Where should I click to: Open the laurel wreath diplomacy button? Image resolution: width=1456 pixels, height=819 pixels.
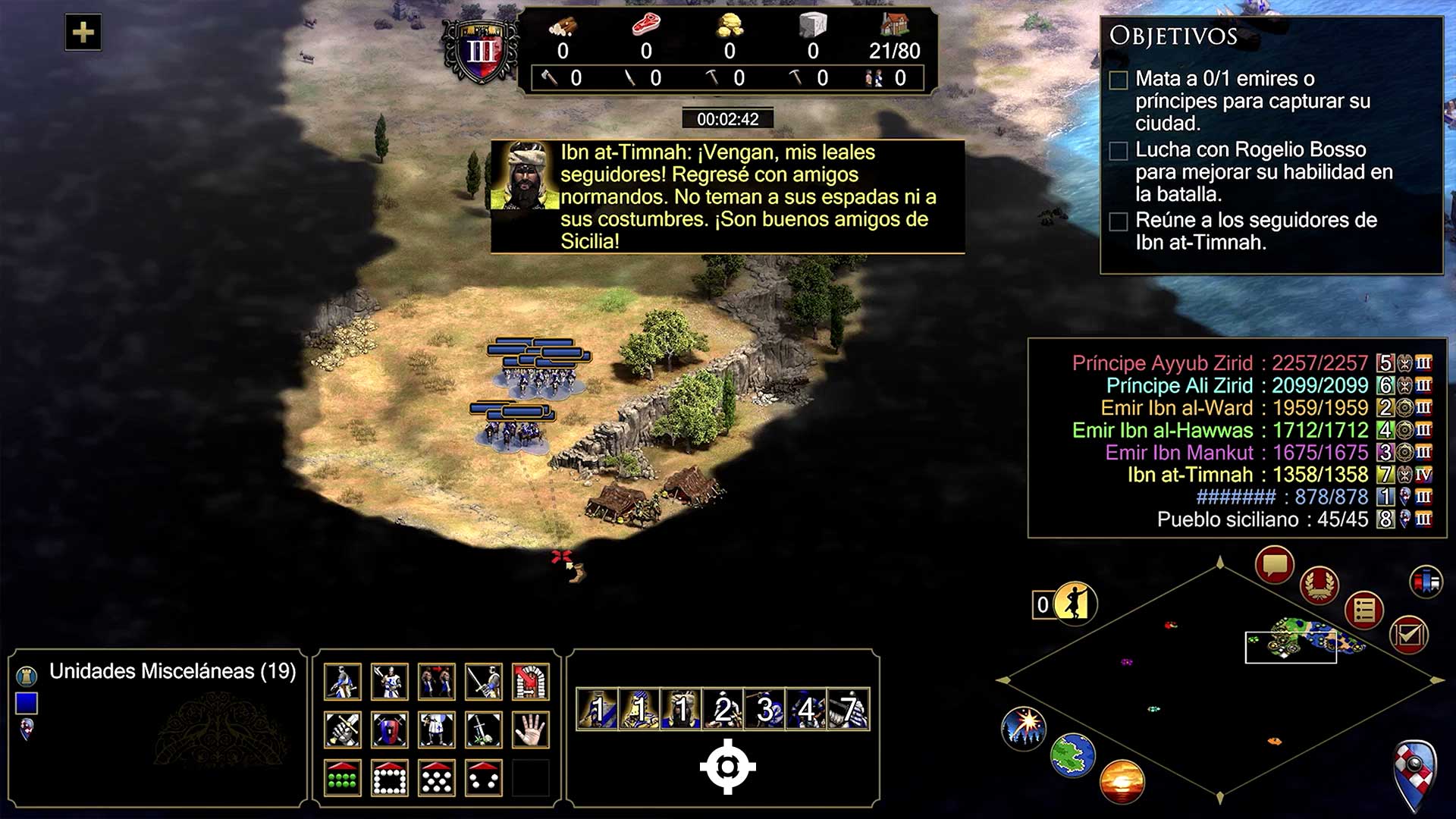[x=1319, y=585]
